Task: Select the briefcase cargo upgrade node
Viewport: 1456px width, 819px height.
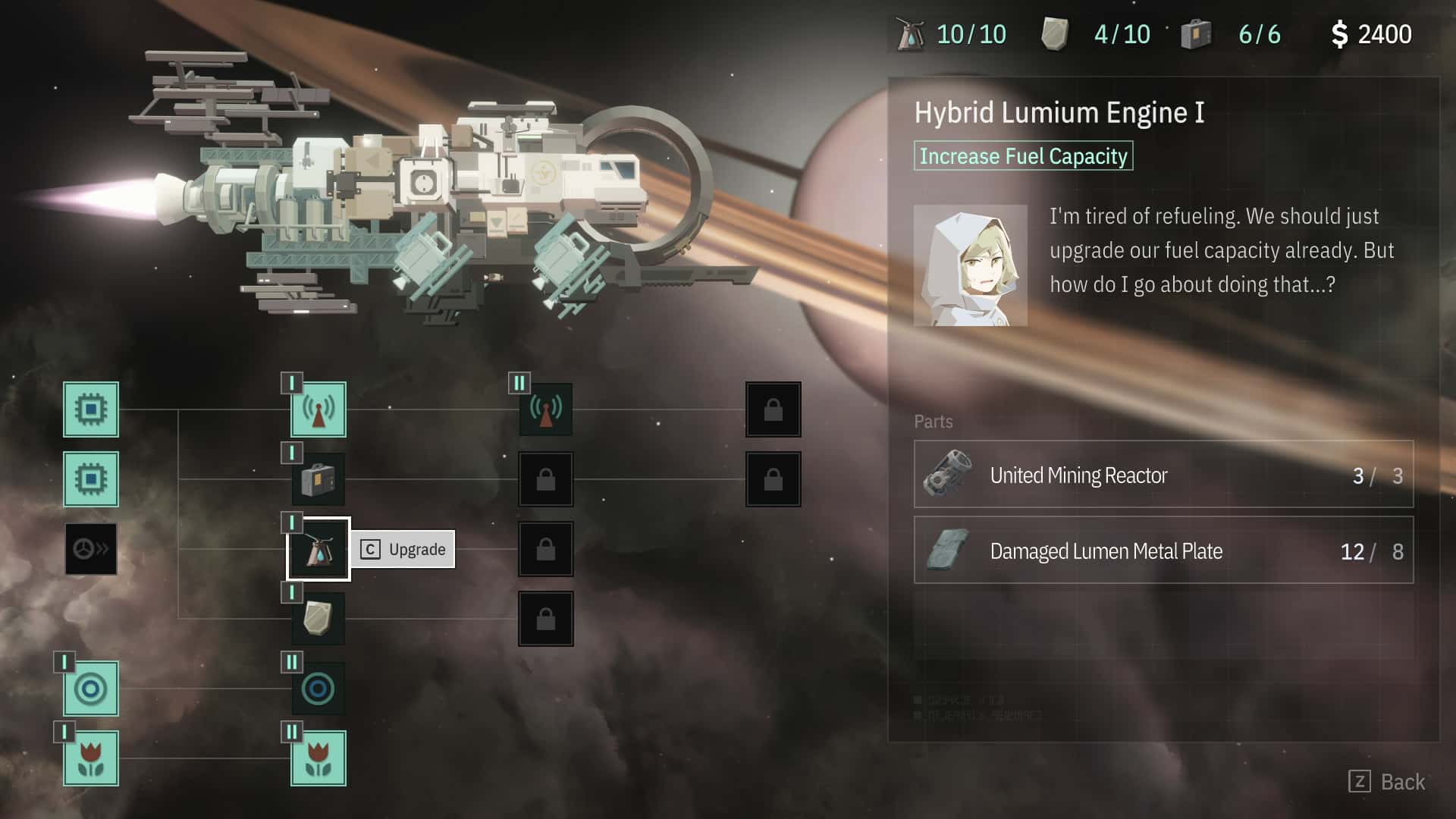Action: [318, 479]
